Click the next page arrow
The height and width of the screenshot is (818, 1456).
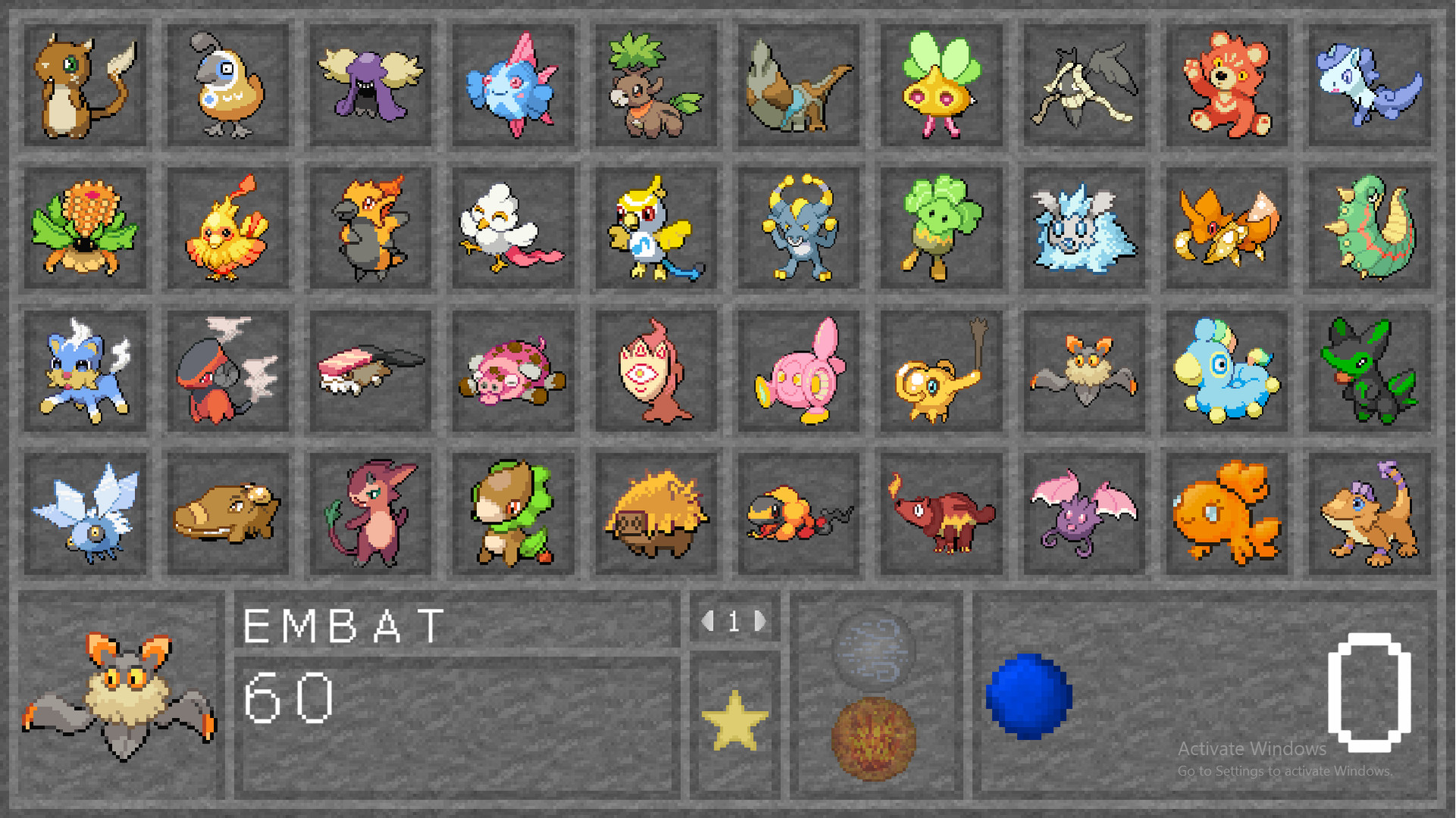click(760, 622)
